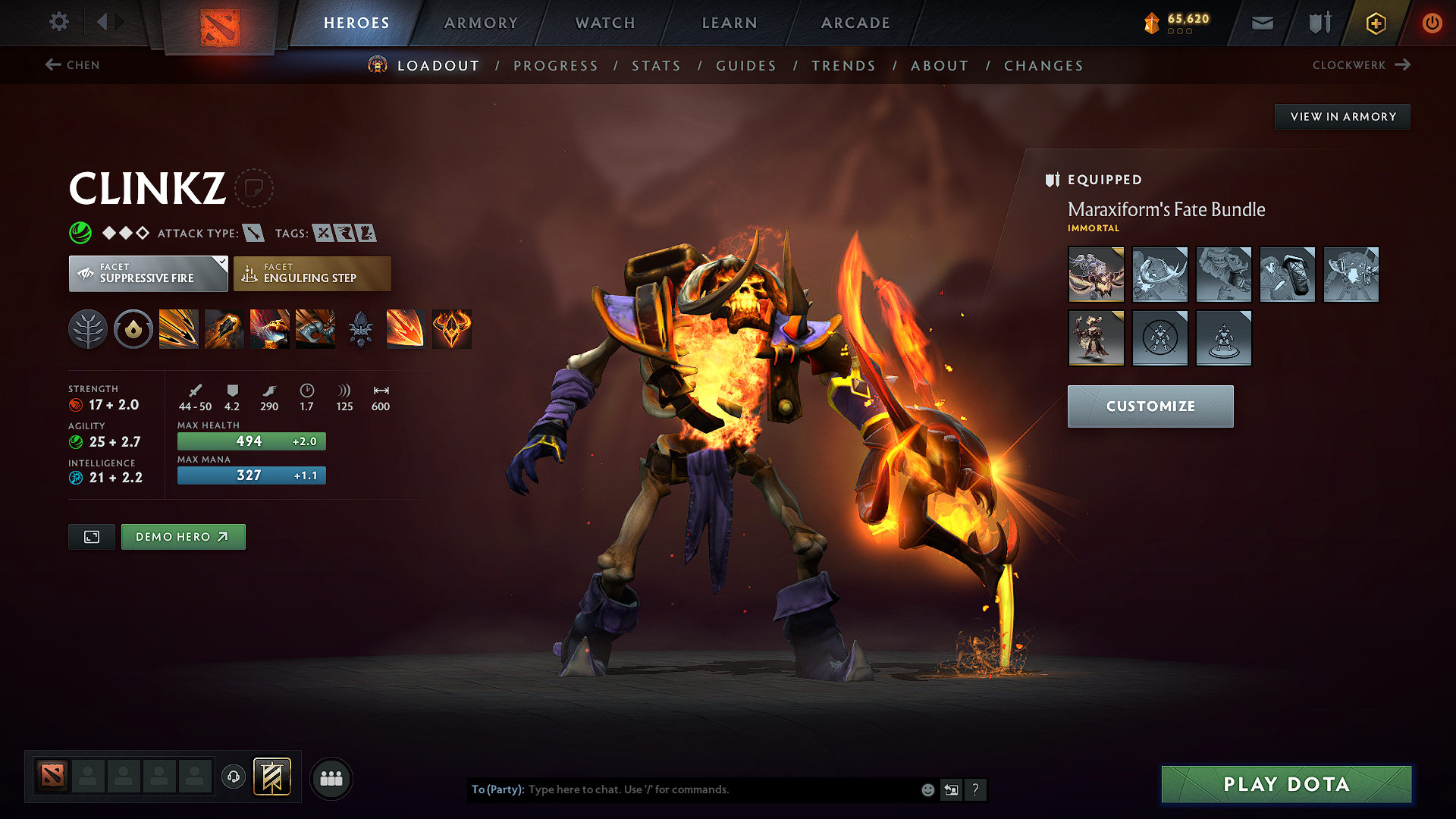Image resolution: width=1456 pixels, height=819 pixels.
Task: Open the mail inbox icon in the top bar
Action: pos(1261,23)
